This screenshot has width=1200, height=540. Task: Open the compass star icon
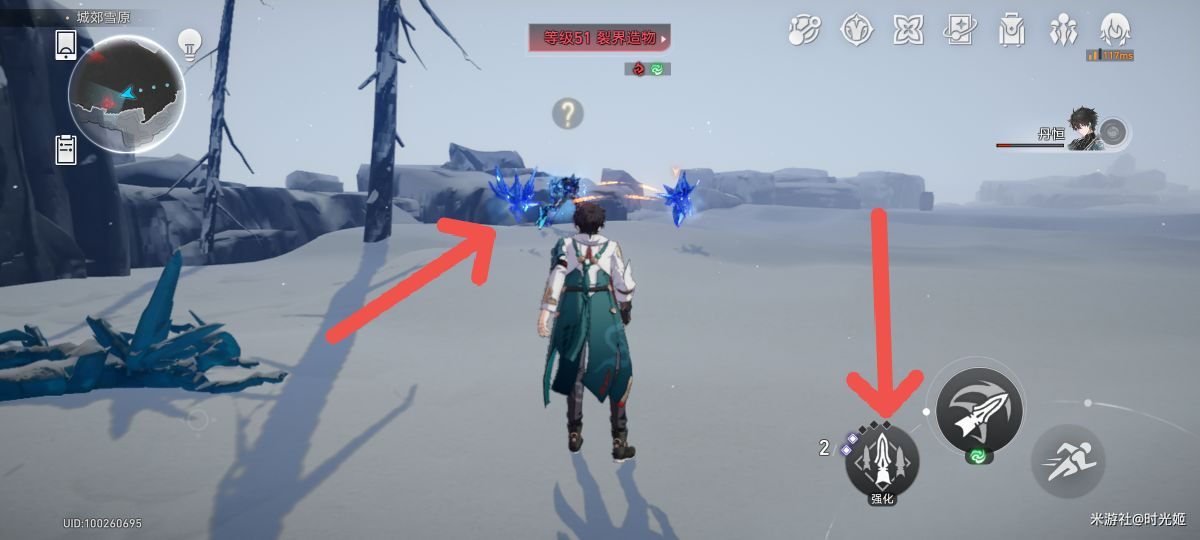(857, 30)
